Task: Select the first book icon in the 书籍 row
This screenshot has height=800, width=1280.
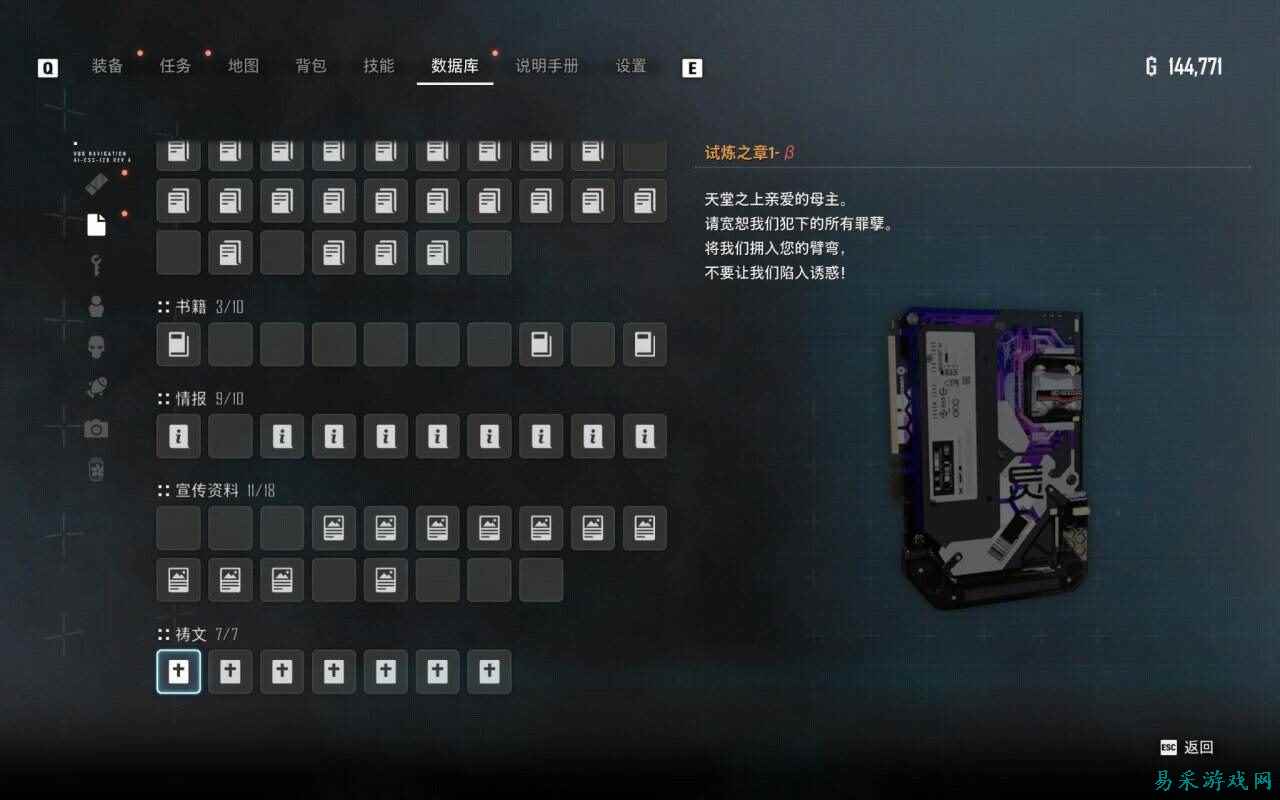Action: [178, 345]
